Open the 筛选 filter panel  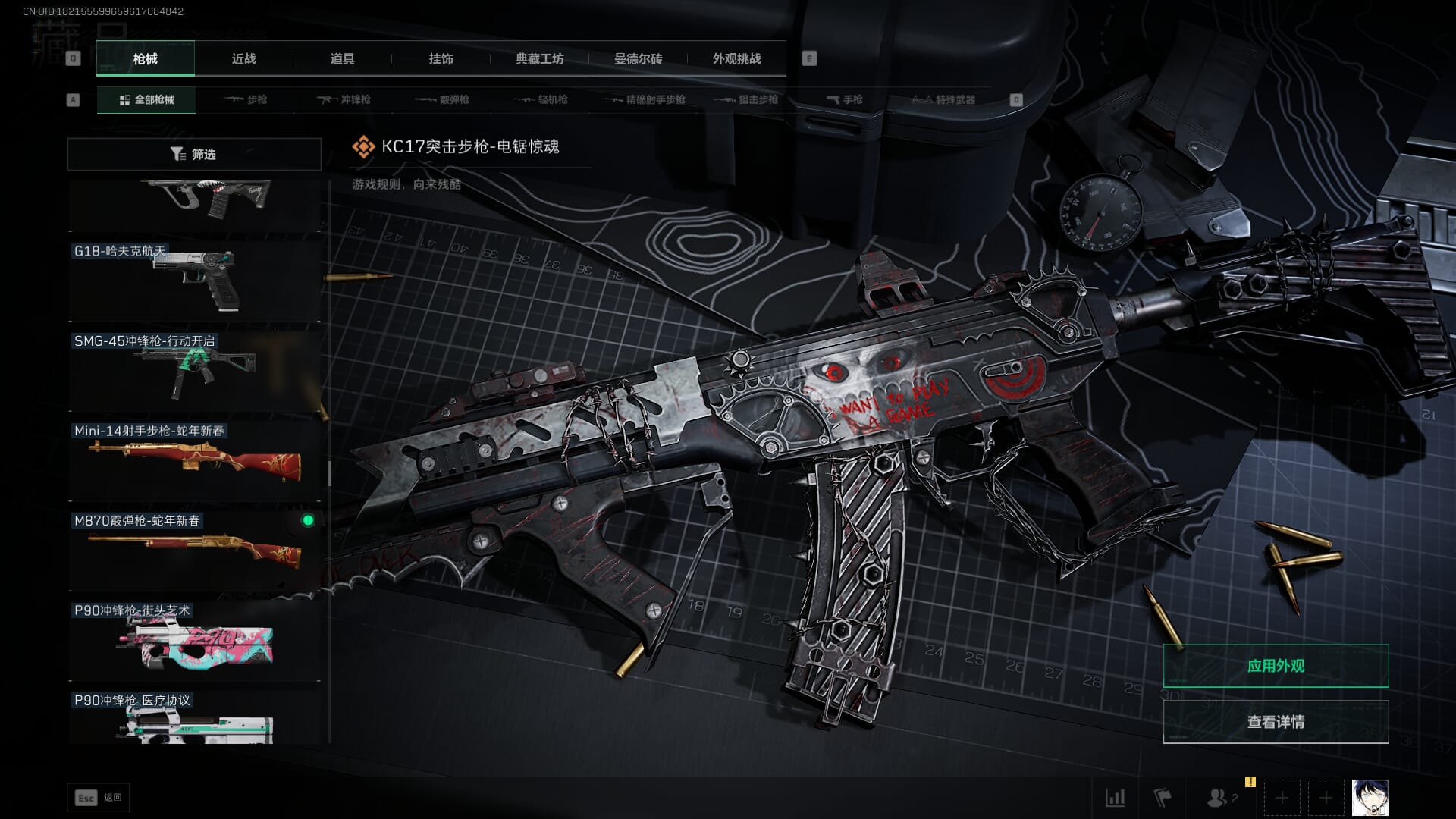coord(194,154)
